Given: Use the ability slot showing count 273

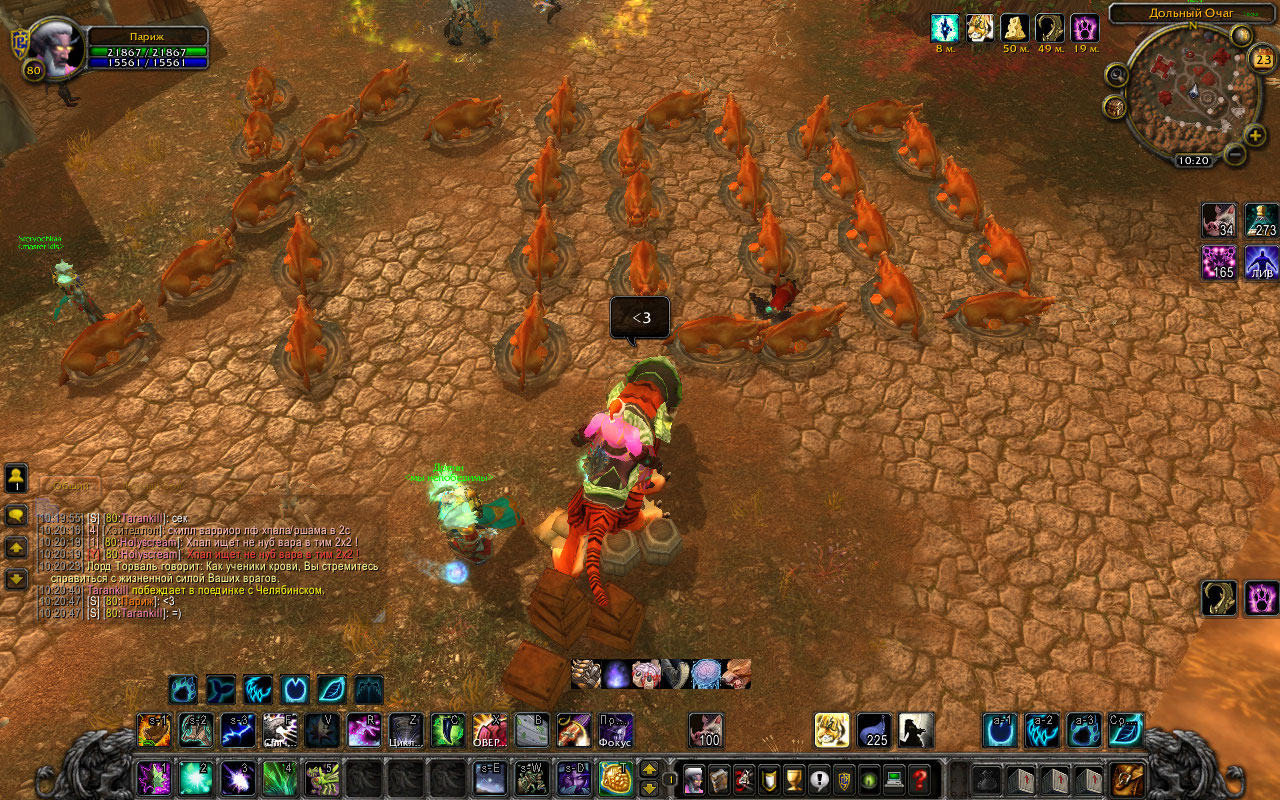Looking at the screenshot, I should tap(1262, 220).
